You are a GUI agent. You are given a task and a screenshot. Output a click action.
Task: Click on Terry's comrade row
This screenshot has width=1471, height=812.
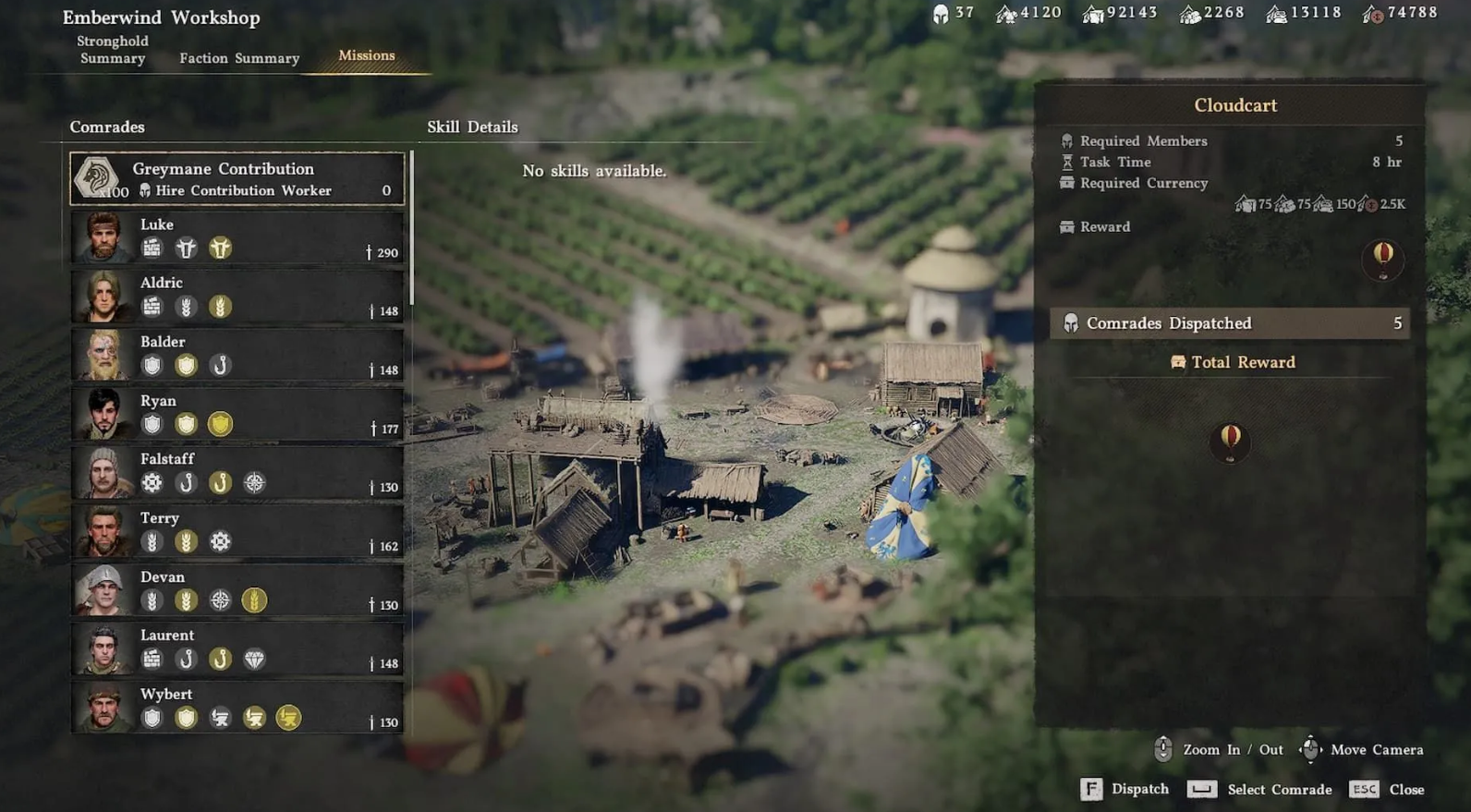pos(237,531)
